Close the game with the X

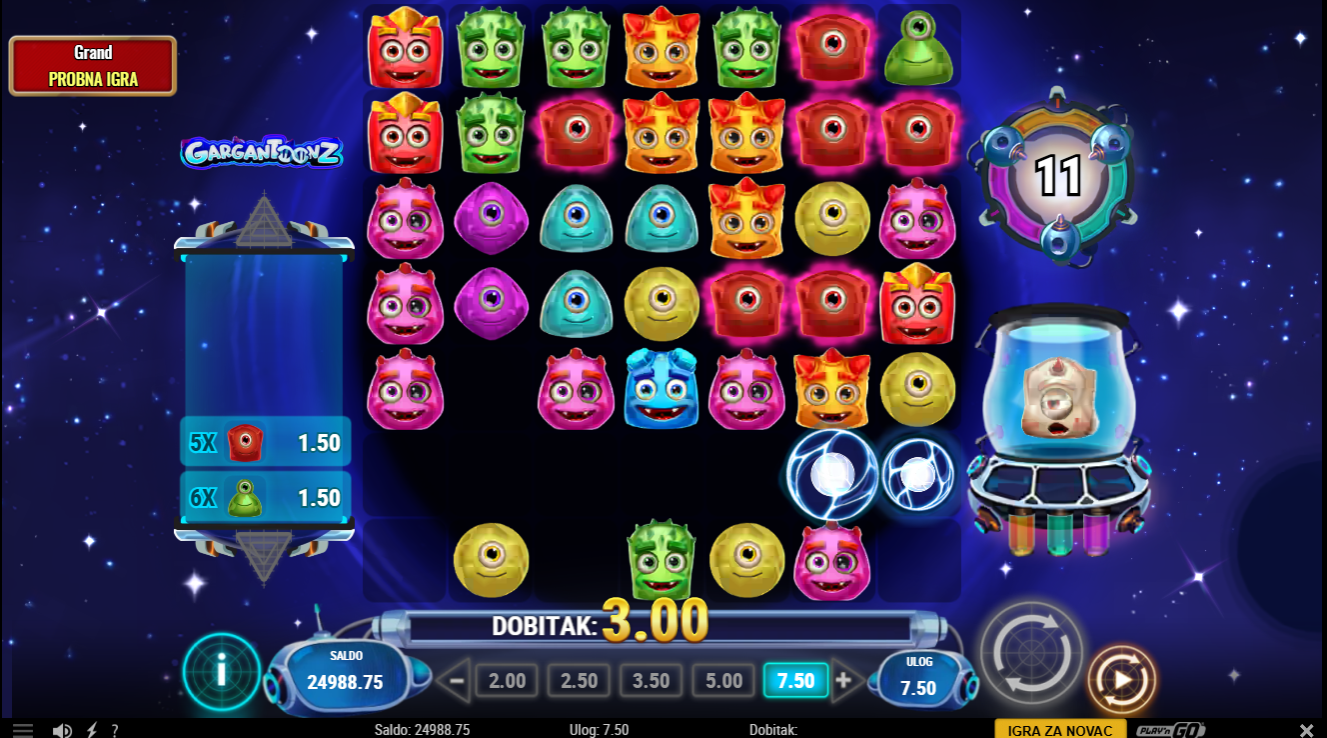coord(1306,730)
